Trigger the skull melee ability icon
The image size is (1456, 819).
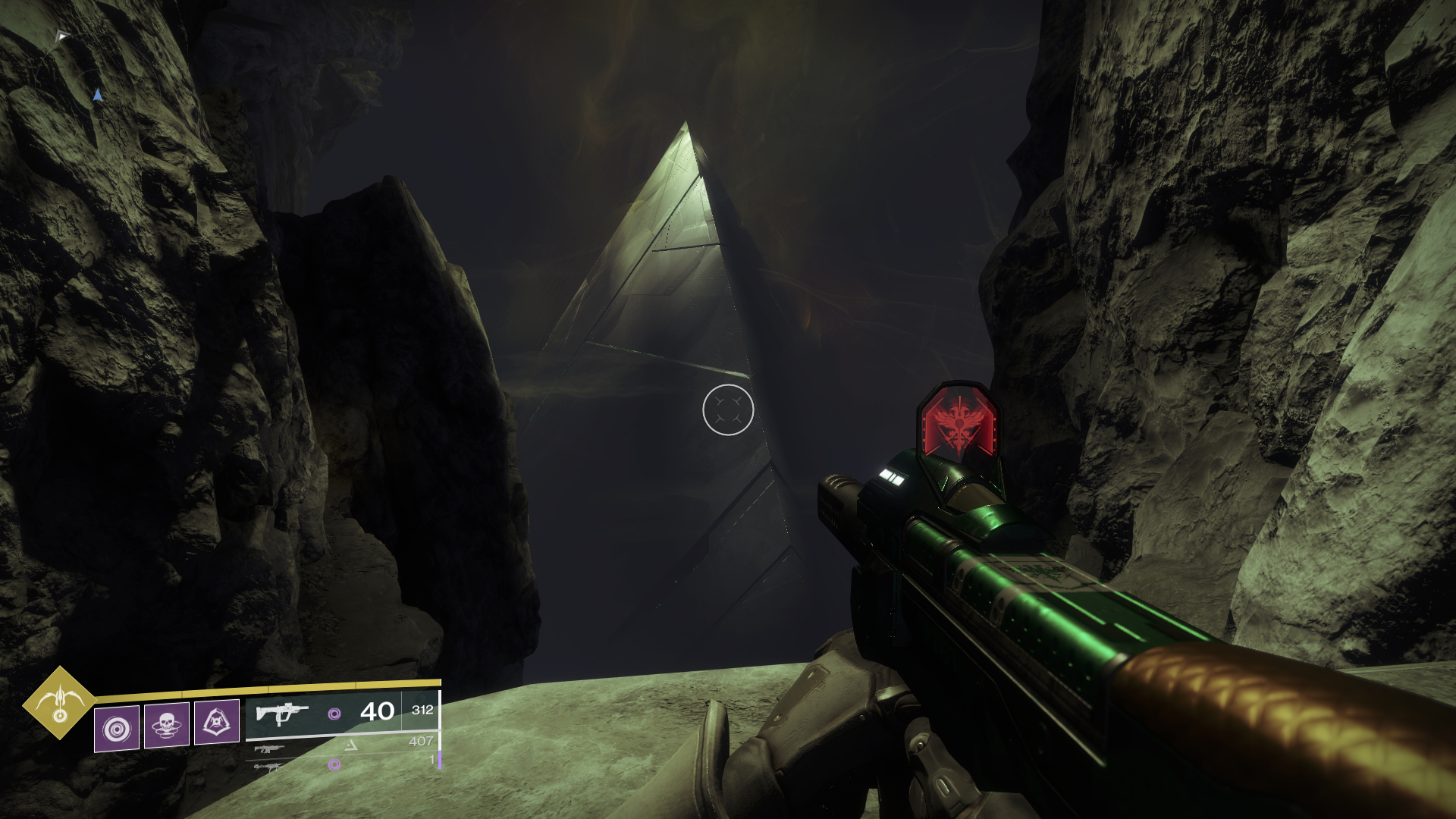click(x=166, y=725)
